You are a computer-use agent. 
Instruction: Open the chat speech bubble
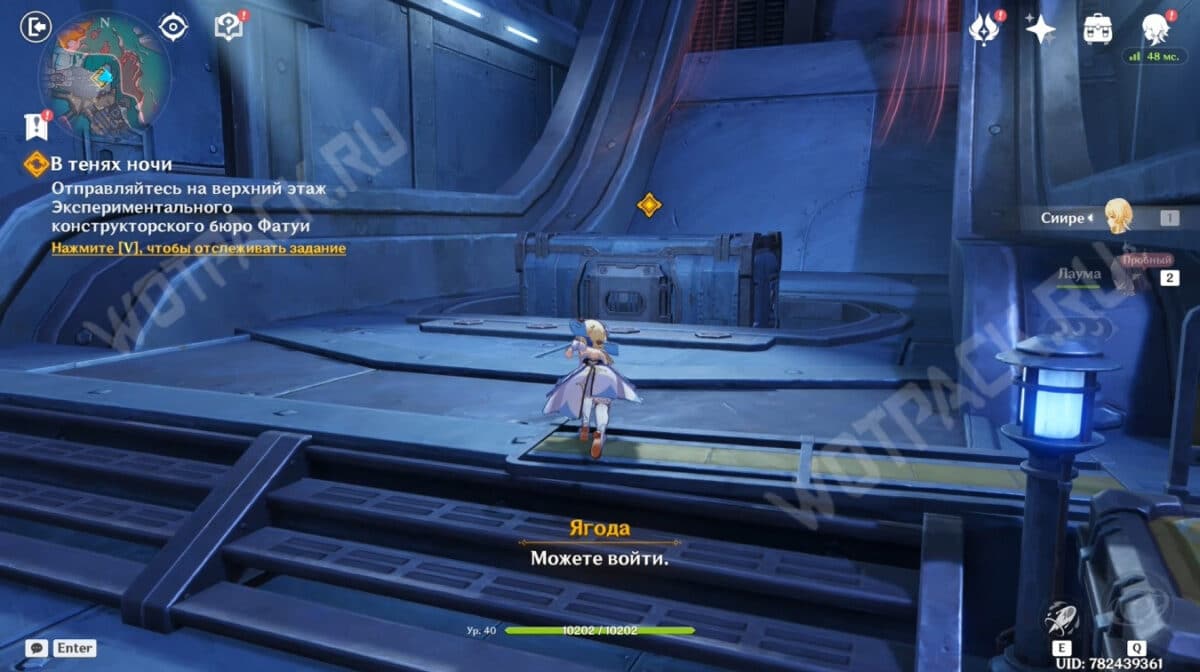(36, 648)
